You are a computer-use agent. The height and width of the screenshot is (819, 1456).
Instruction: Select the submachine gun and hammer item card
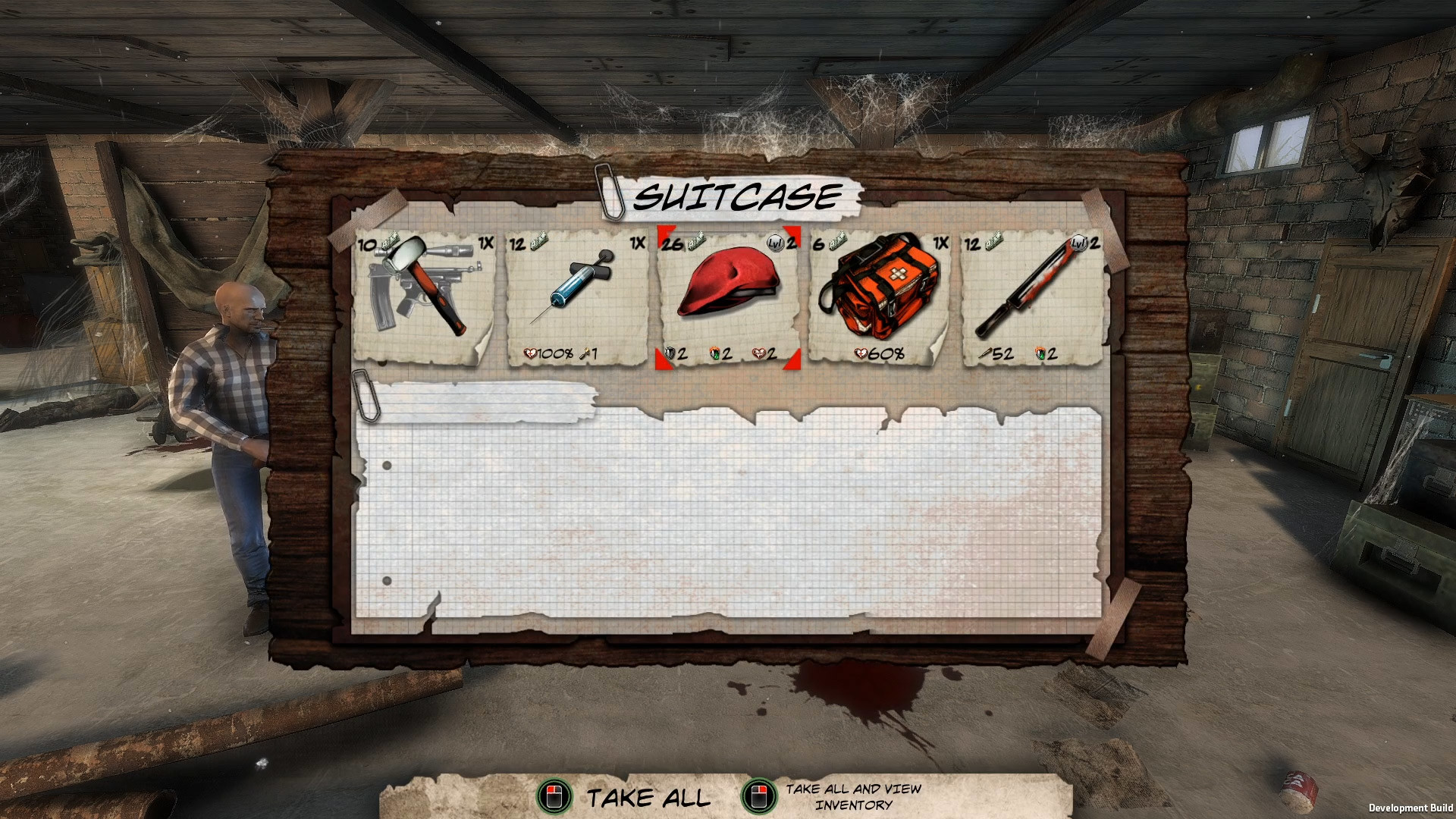(421, 296)
